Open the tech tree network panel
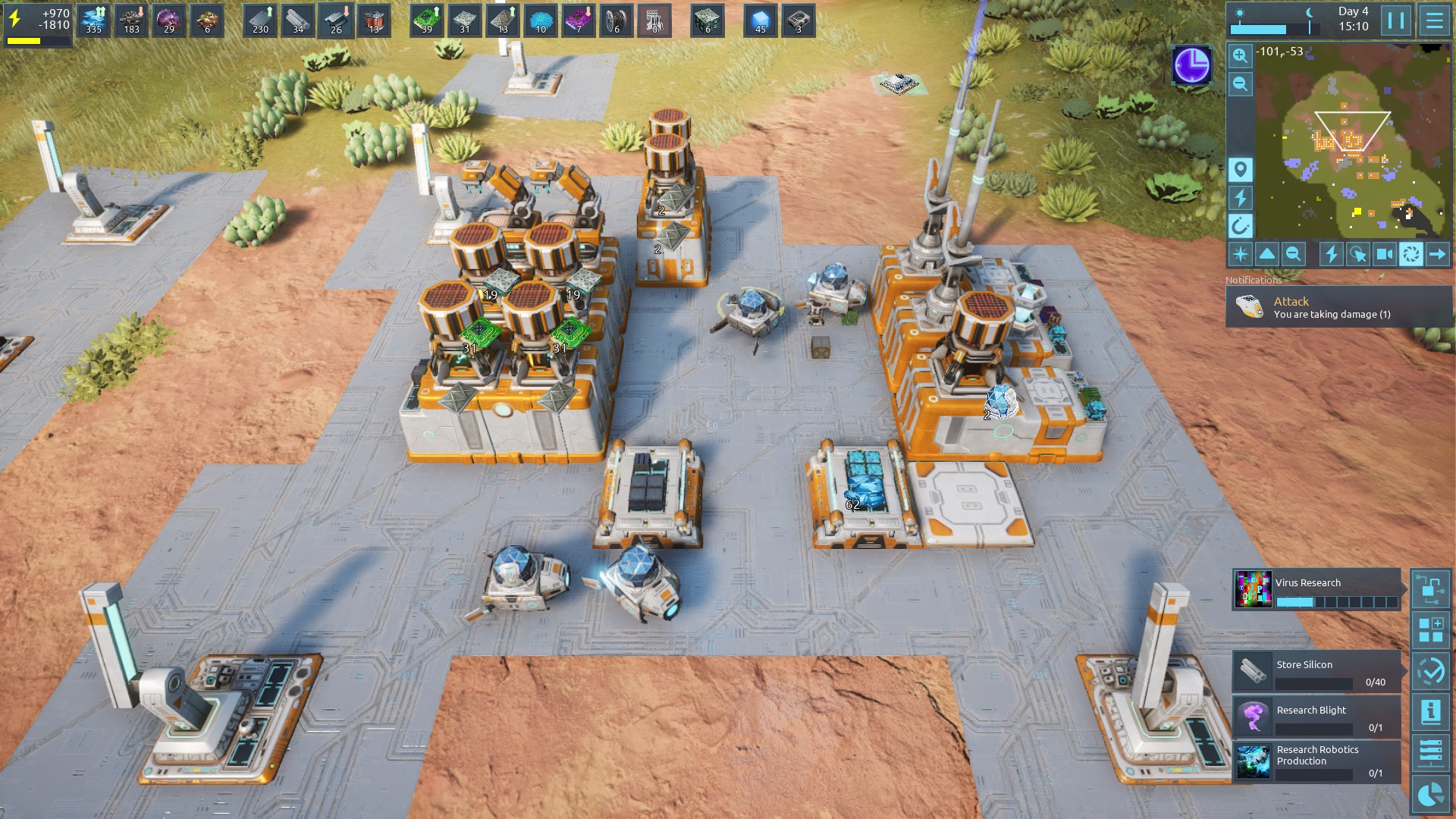Screen dimensions: 1456x819 click(x=1431, y=588)
